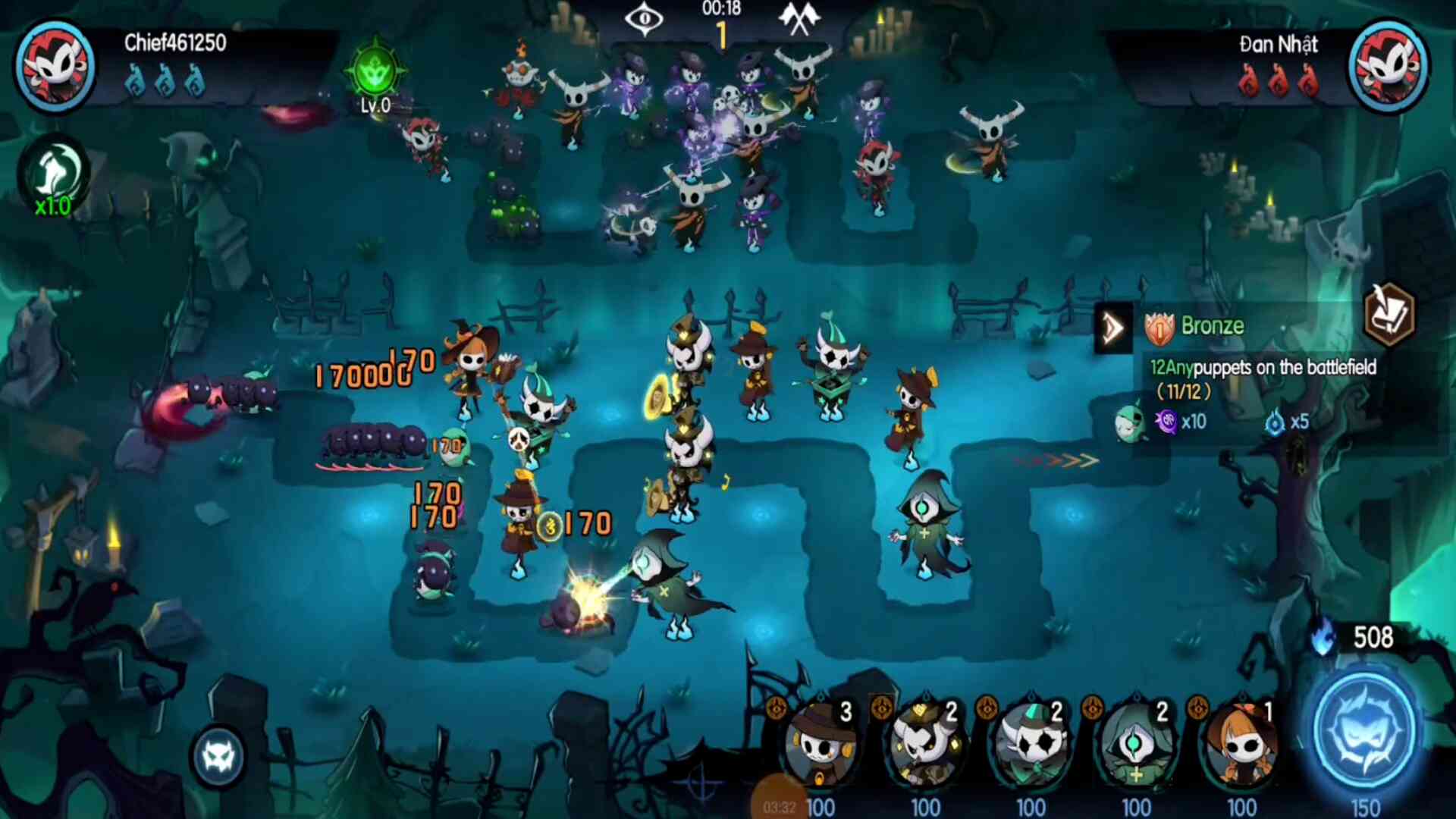Screen dimensions: 1456x819
Task: Choose the horned gold-crowned puppet card
Action: tap(925, 745)
